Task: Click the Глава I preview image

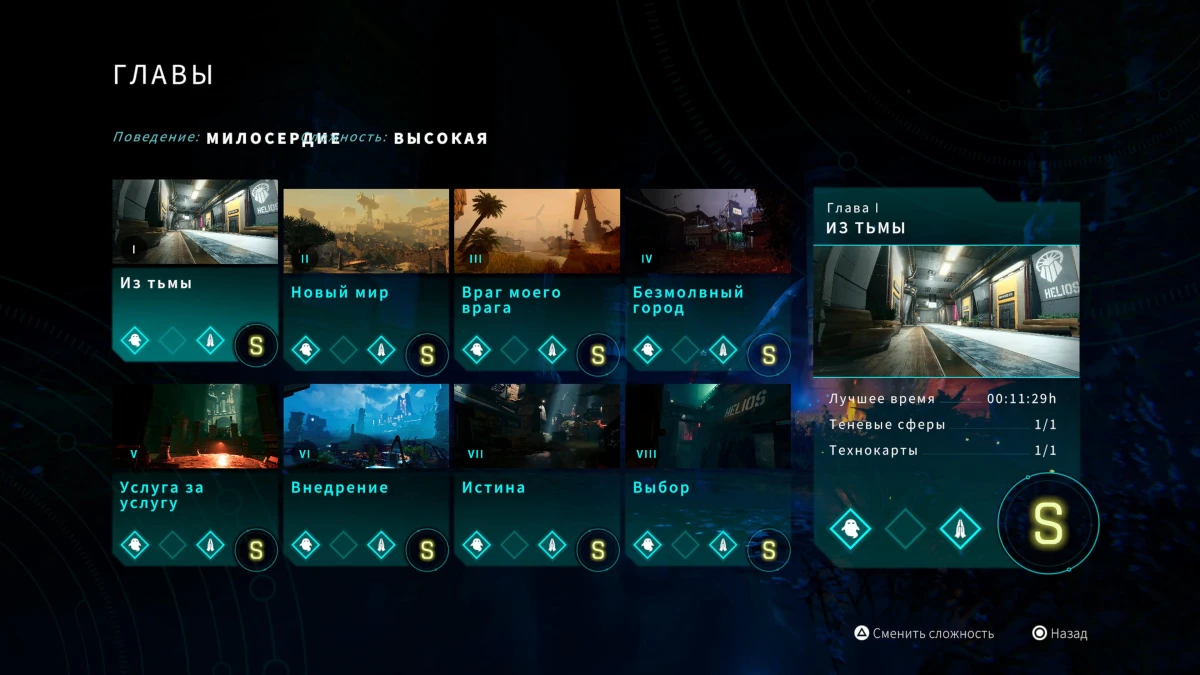Action: click(x=946, y=311)
